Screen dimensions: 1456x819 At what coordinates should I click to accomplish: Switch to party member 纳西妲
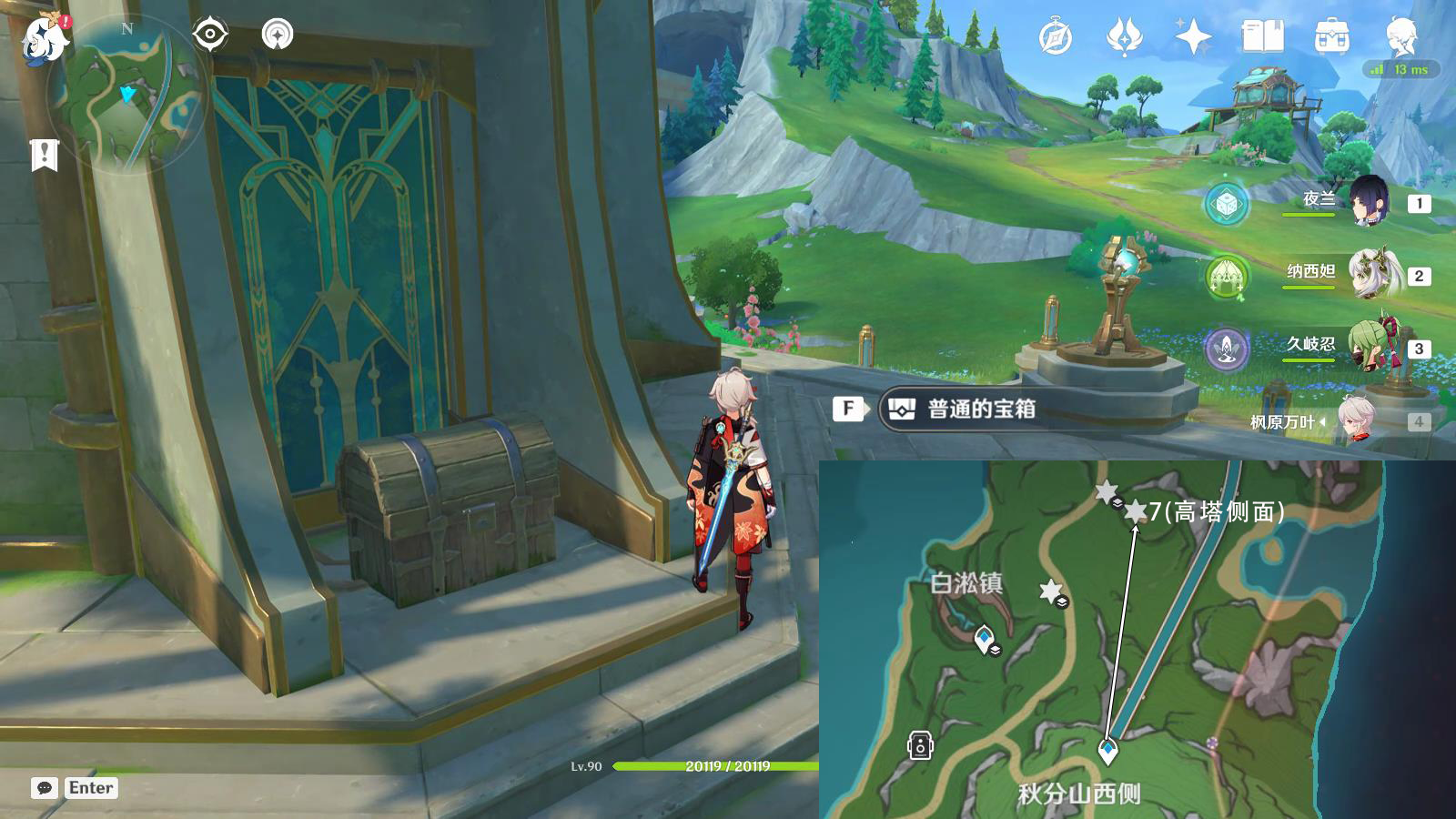click(1372, 274)
